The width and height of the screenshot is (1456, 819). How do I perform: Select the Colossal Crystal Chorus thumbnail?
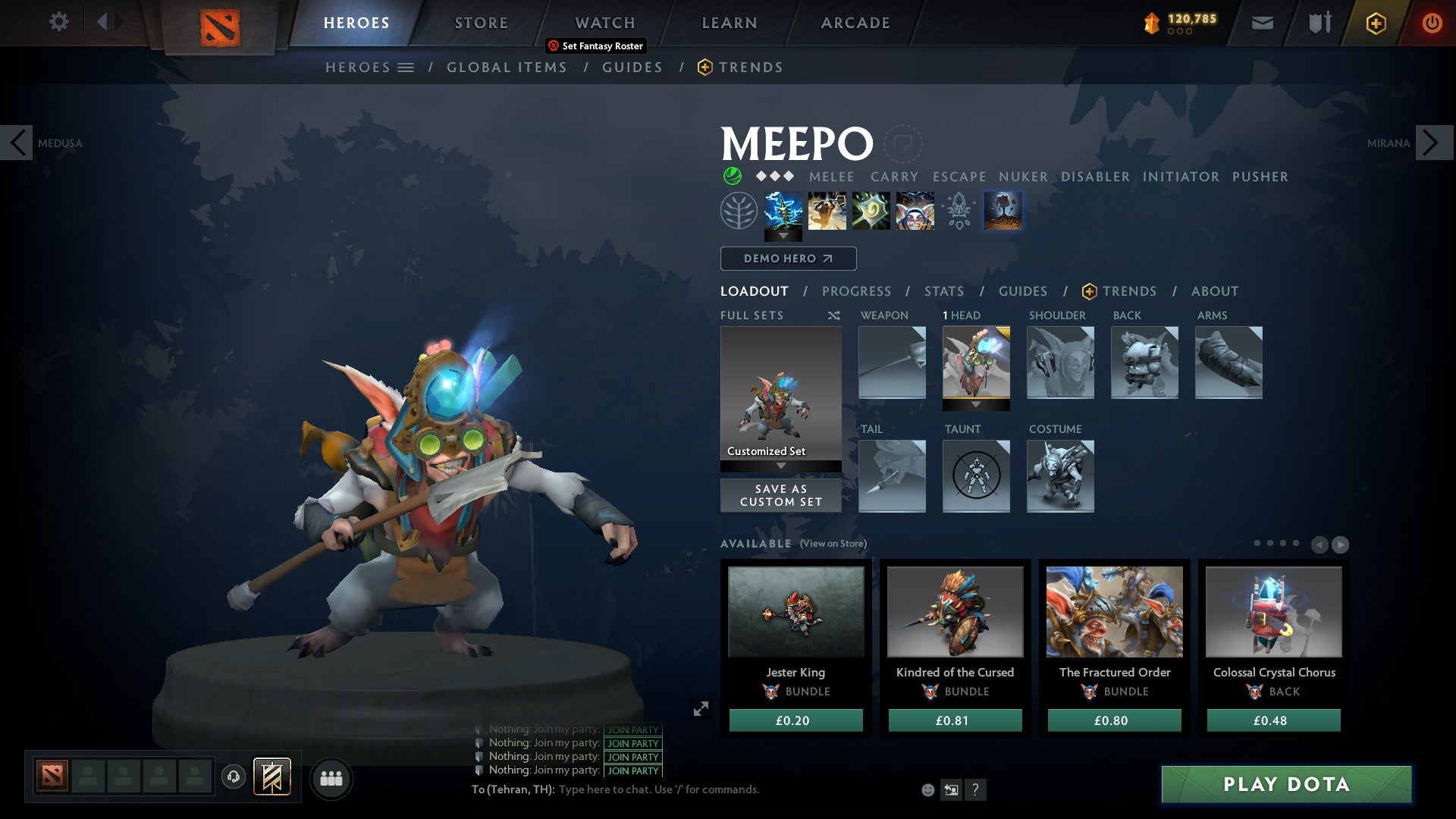1272,611
